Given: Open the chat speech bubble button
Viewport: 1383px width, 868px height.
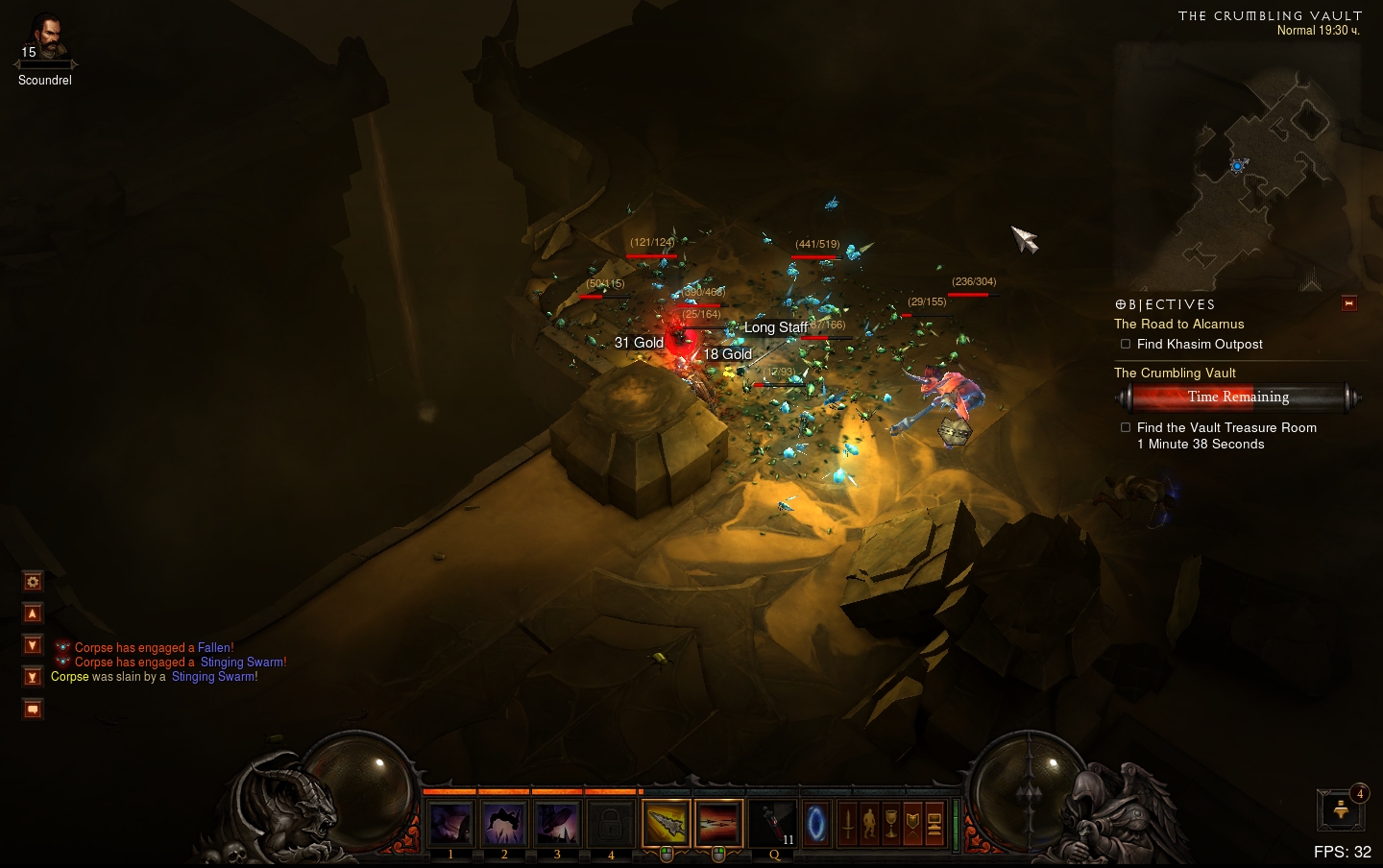Looking at the screenshot, I should point(33,710).
